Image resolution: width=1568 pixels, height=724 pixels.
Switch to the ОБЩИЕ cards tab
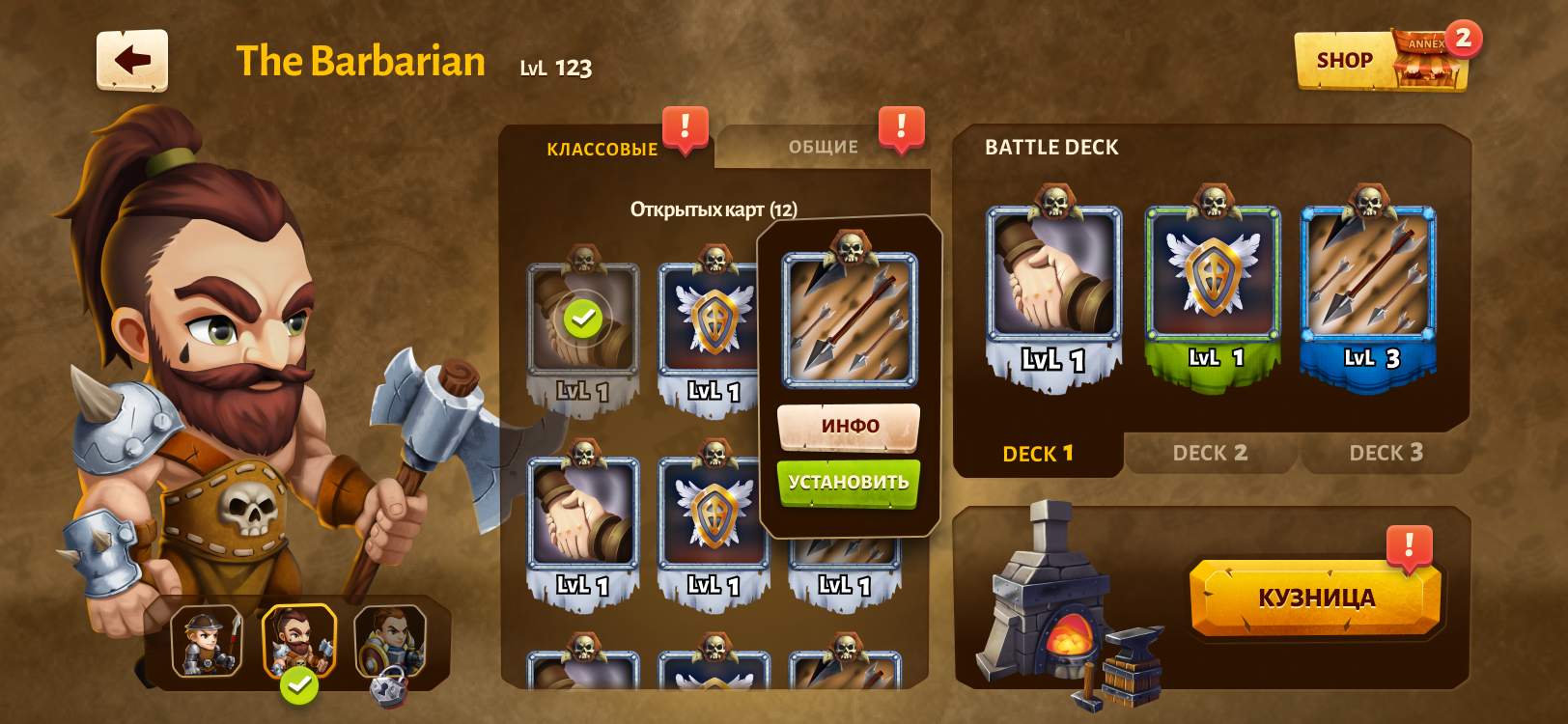coord(823,147)
